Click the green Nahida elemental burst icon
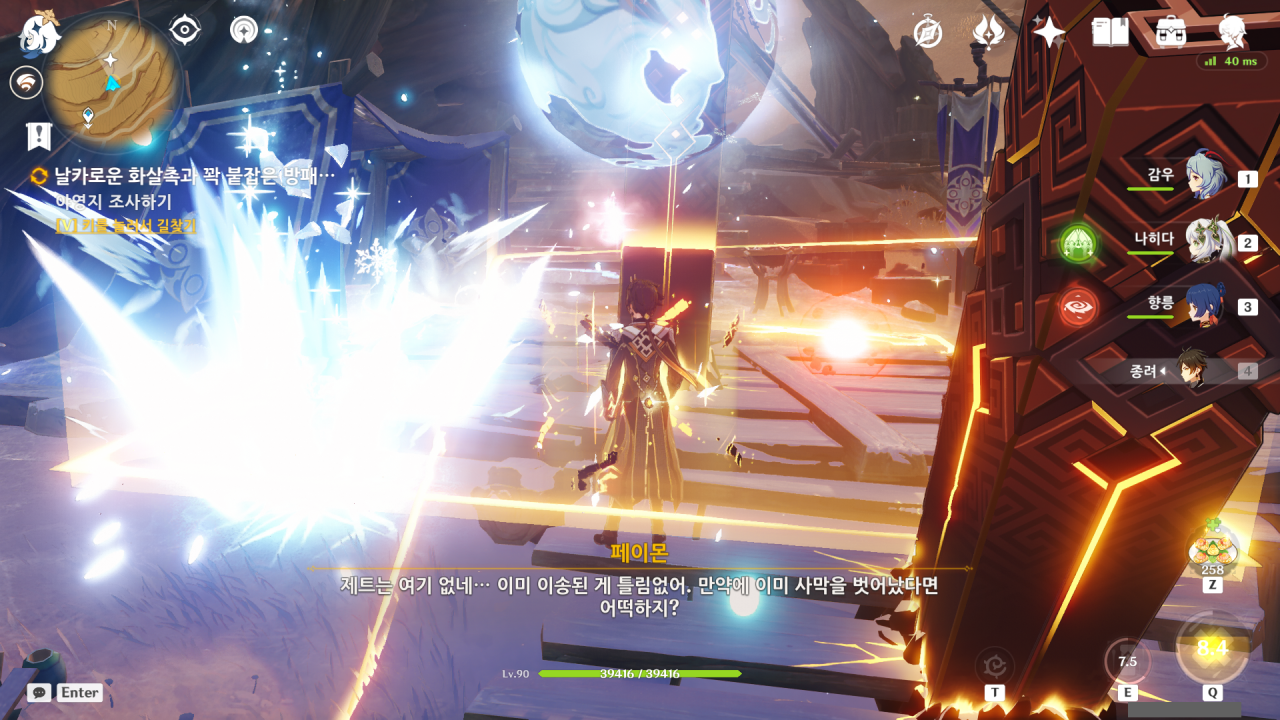This screenshot has height=720, width=1280. [x=1079, y=242]
